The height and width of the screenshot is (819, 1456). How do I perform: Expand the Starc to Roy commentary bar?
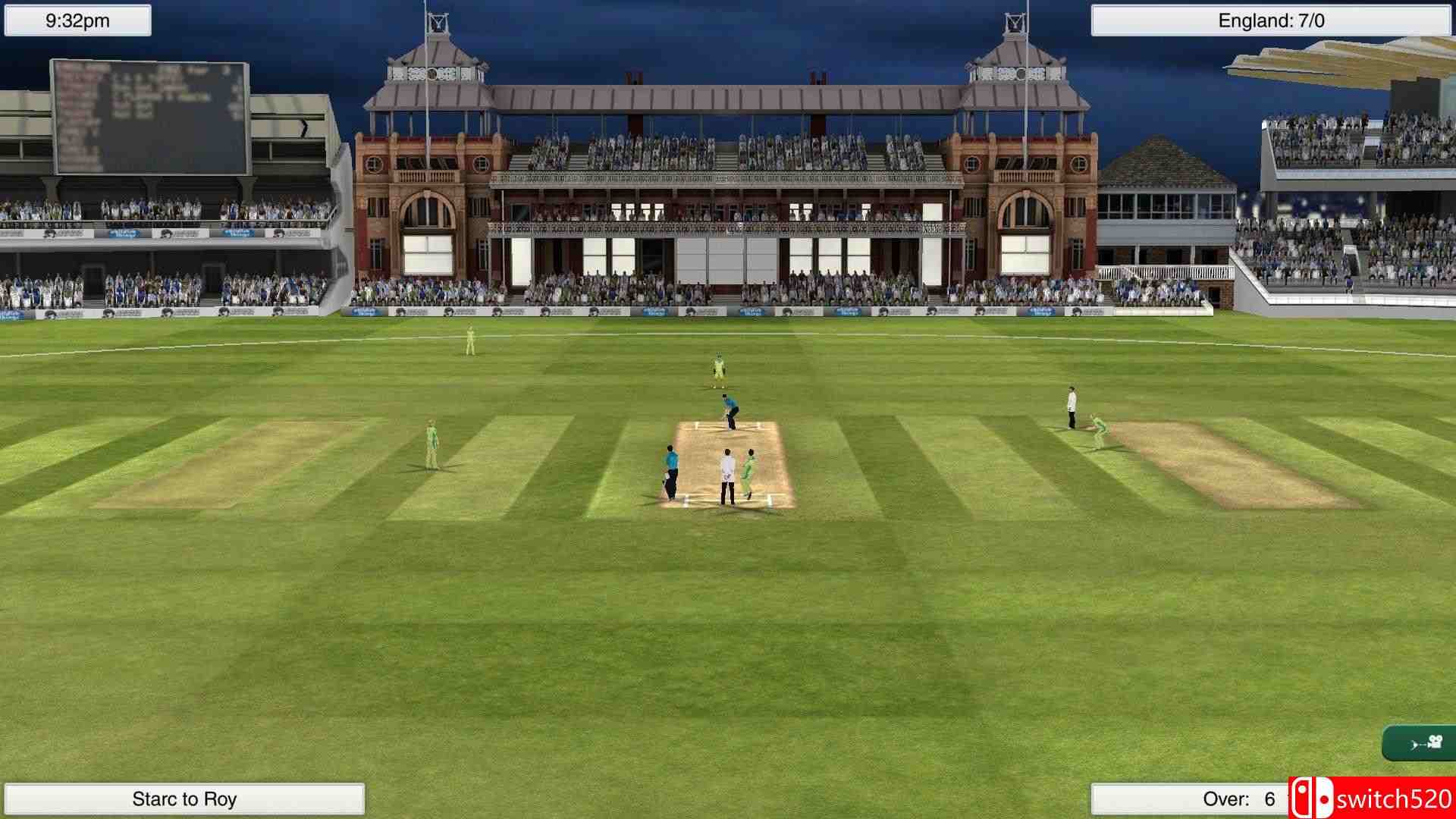click(184, 798)
